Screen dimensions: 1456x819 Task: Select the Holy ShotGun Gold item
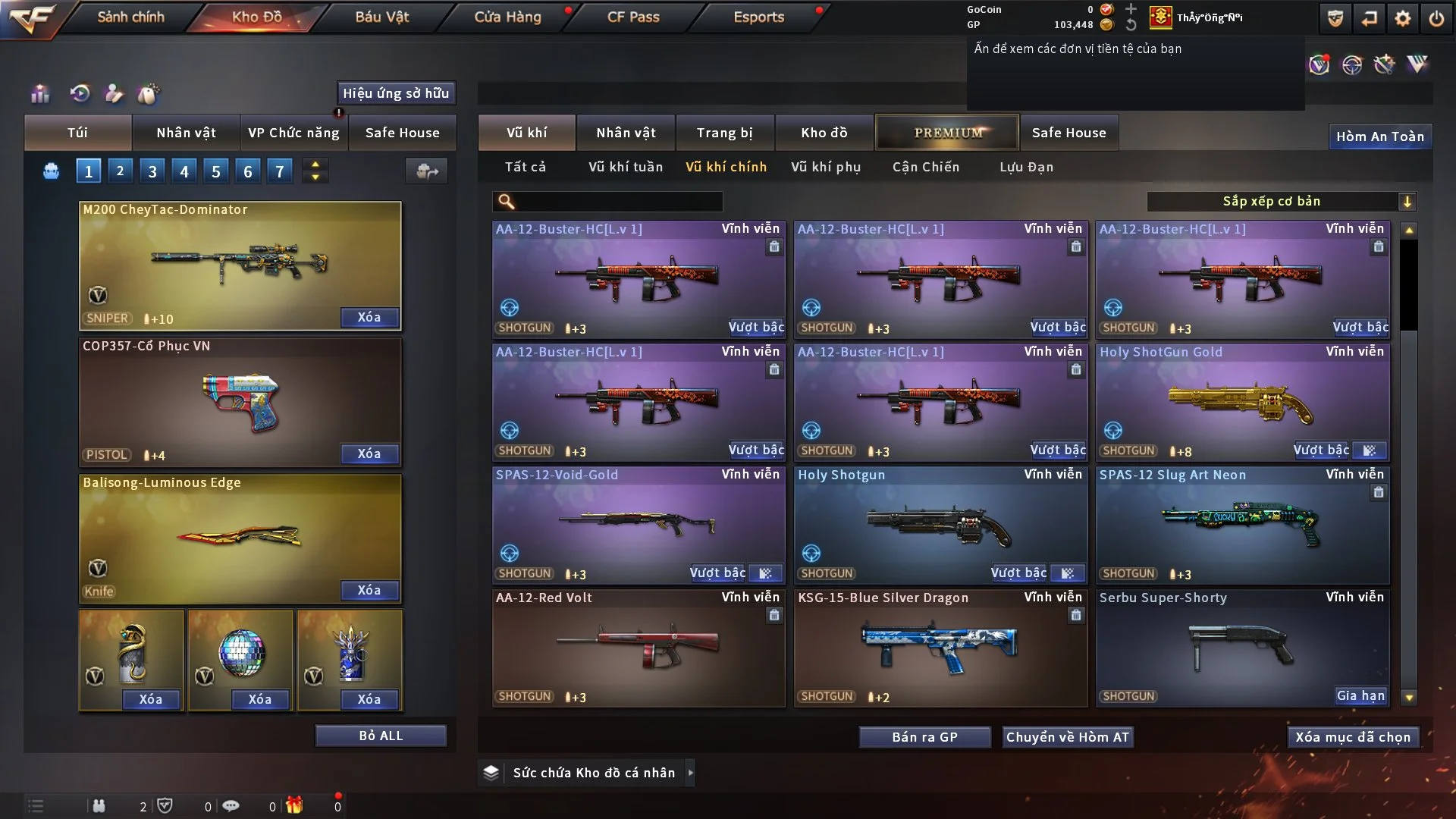pyautogui.click(x=1242, y=402)
